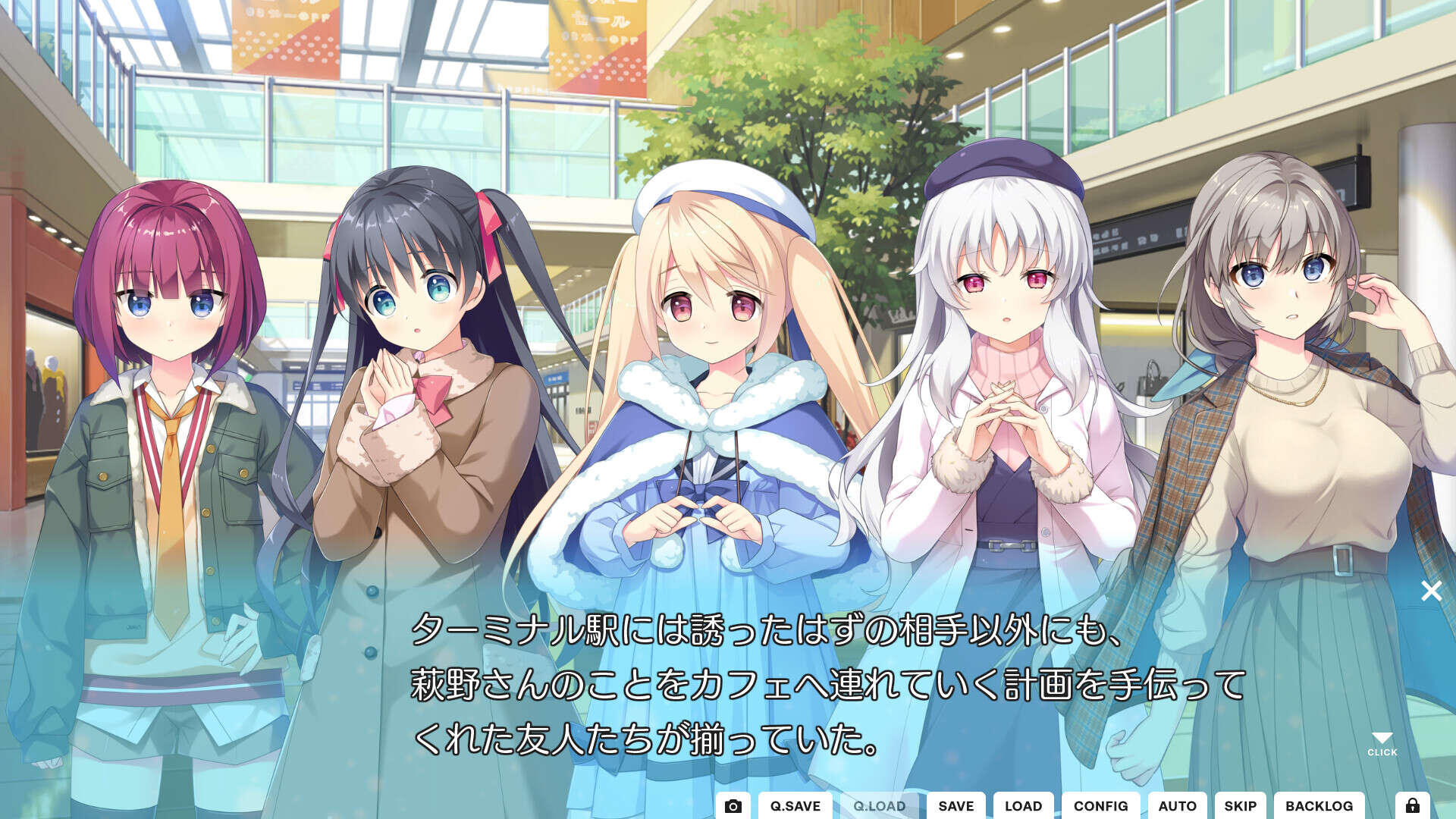Viewport: 1456px width, 819px height.
Task: Take a screenshot with the camera icon
Action: [733, 806]
